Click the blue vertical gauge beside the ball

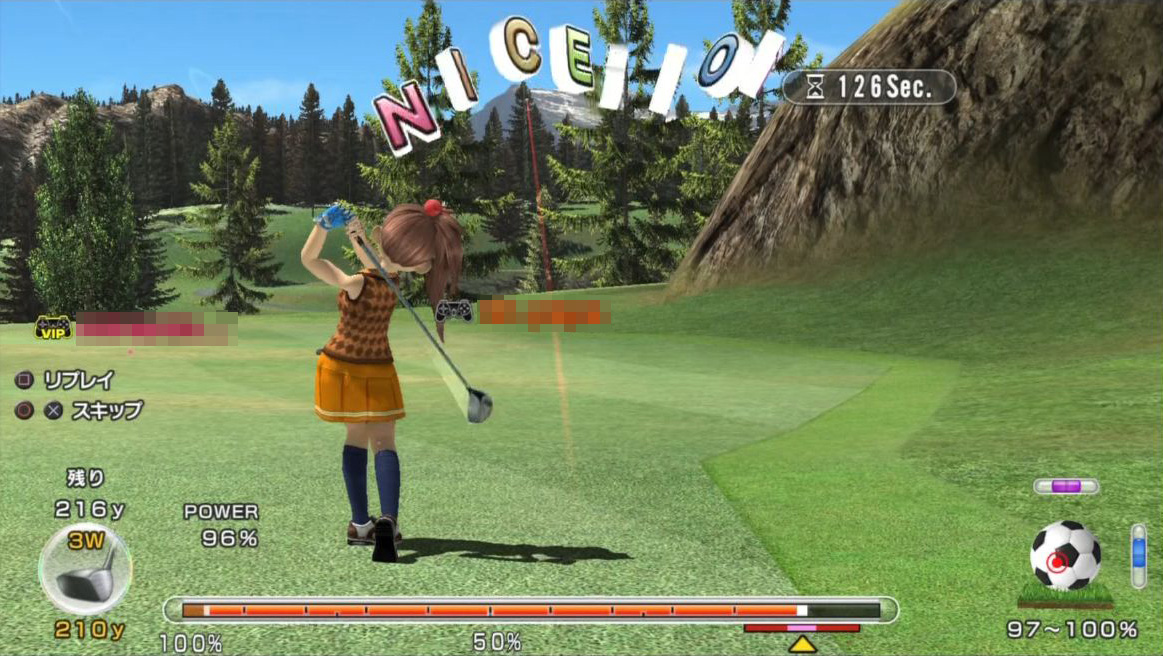tap(1138, 555)
